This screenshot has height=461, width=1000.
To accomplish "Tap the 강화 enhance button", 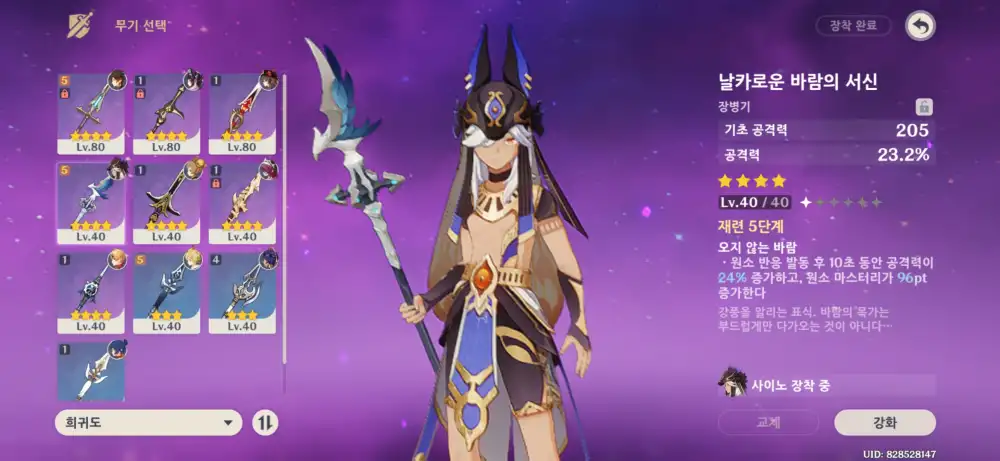I will [x=884, y=422].
